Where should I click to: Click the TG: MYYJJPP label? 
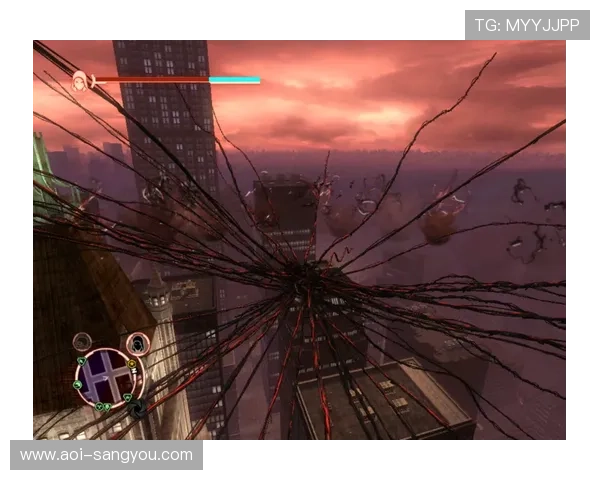click(x=527, y=25)
